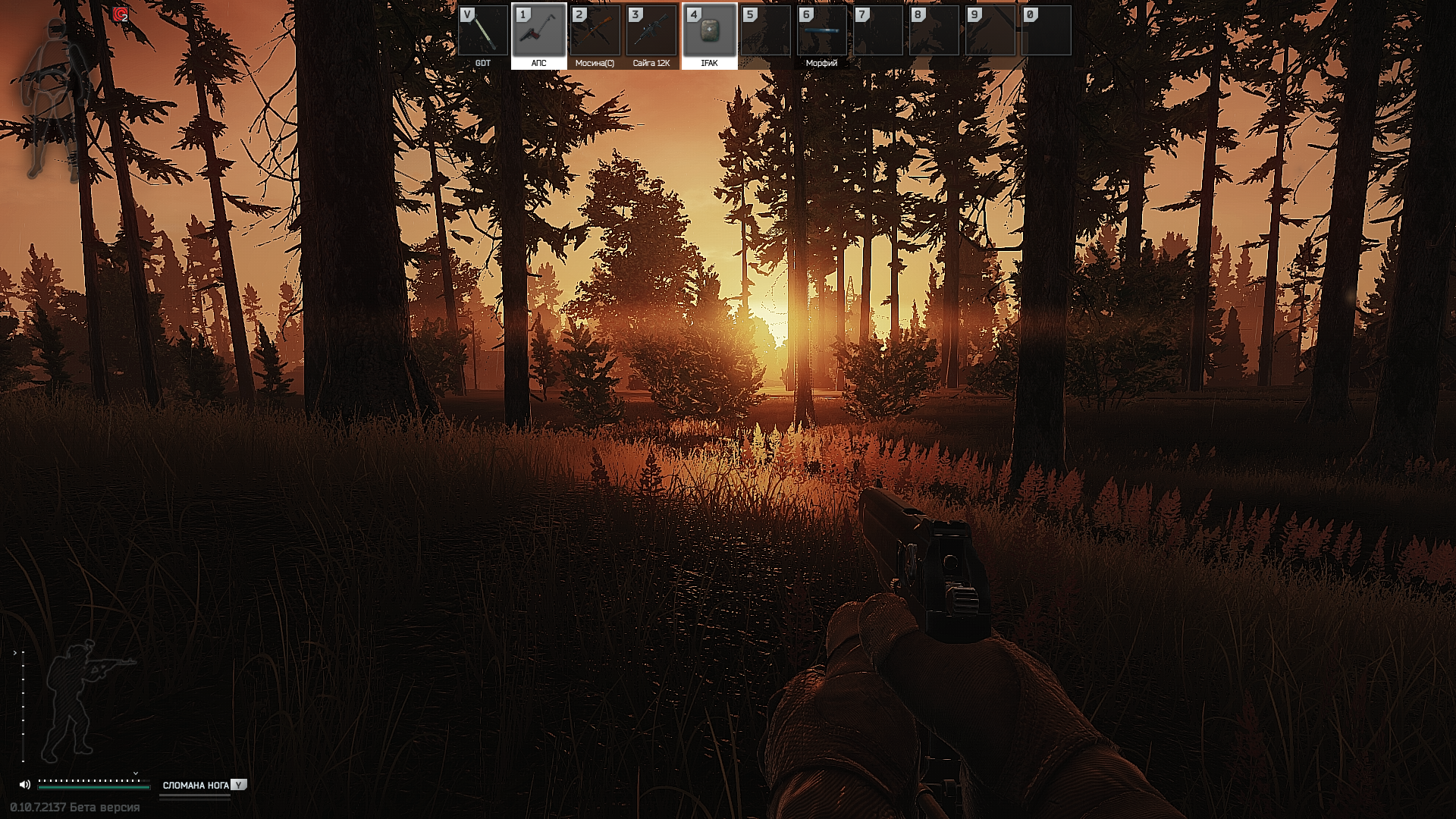Screen dimensions: 1456x819
Task: Click the СЛОМАНА НОГА status notice
Action: [x=196, y=785]
